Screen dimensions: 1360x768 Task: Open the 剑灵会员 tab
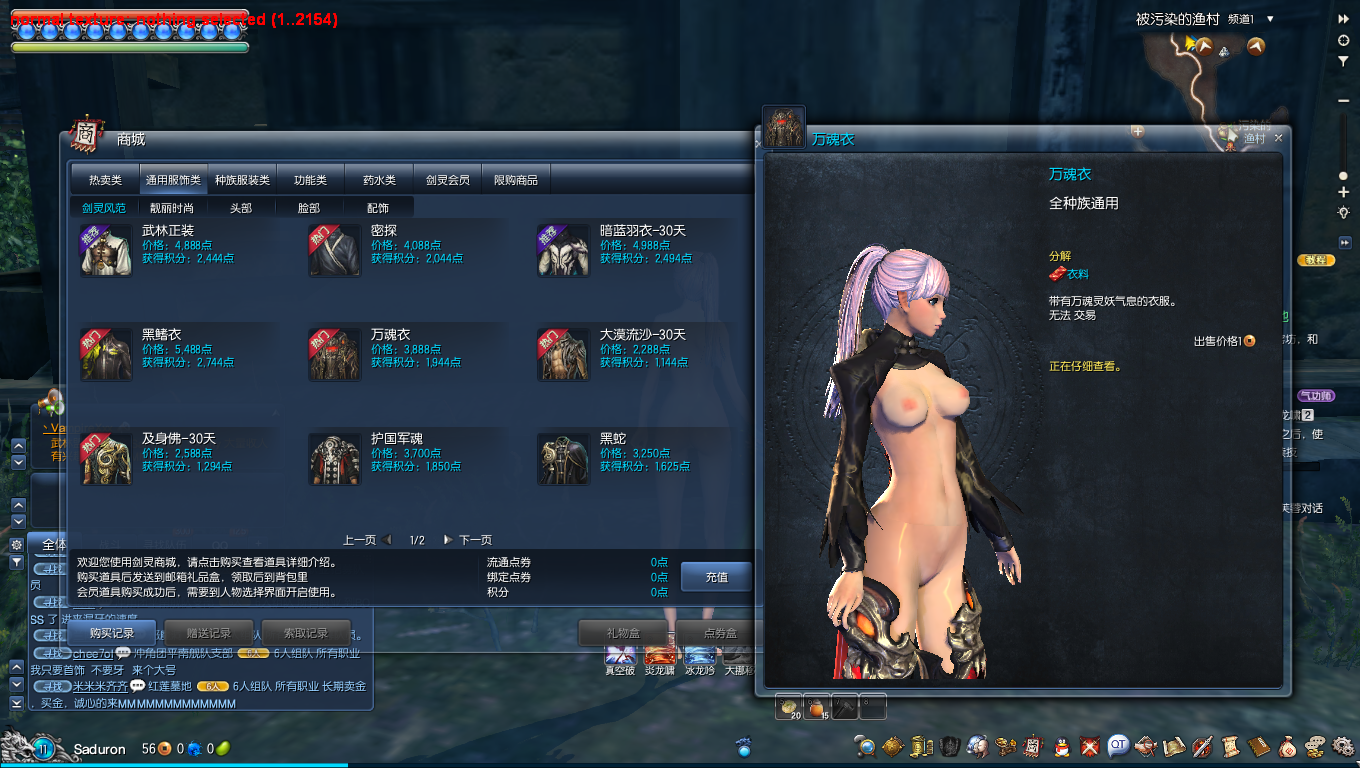coord(447,180)
